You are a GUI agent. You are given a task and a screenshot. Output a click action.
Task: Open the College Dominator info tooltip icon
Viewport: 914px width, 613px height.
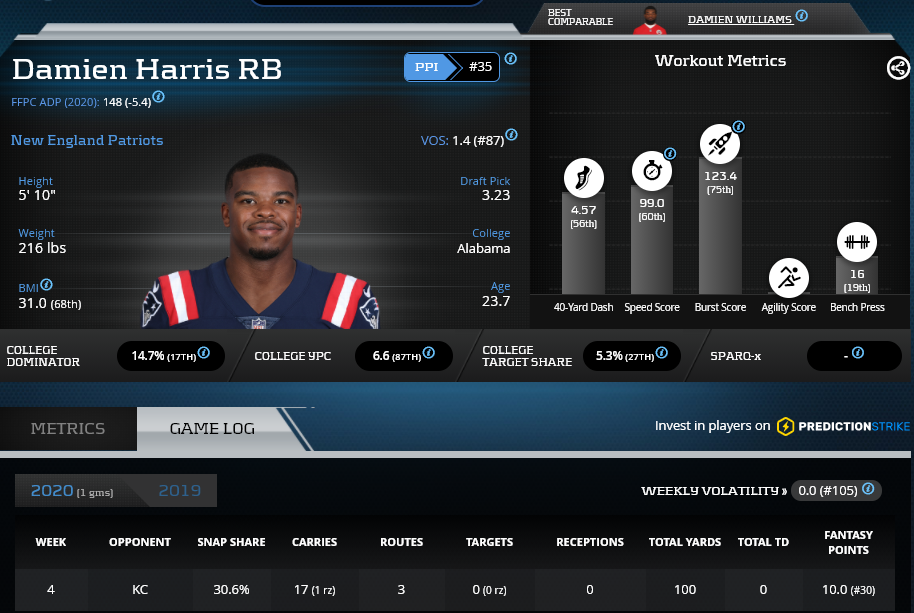(x=204, y=353)
